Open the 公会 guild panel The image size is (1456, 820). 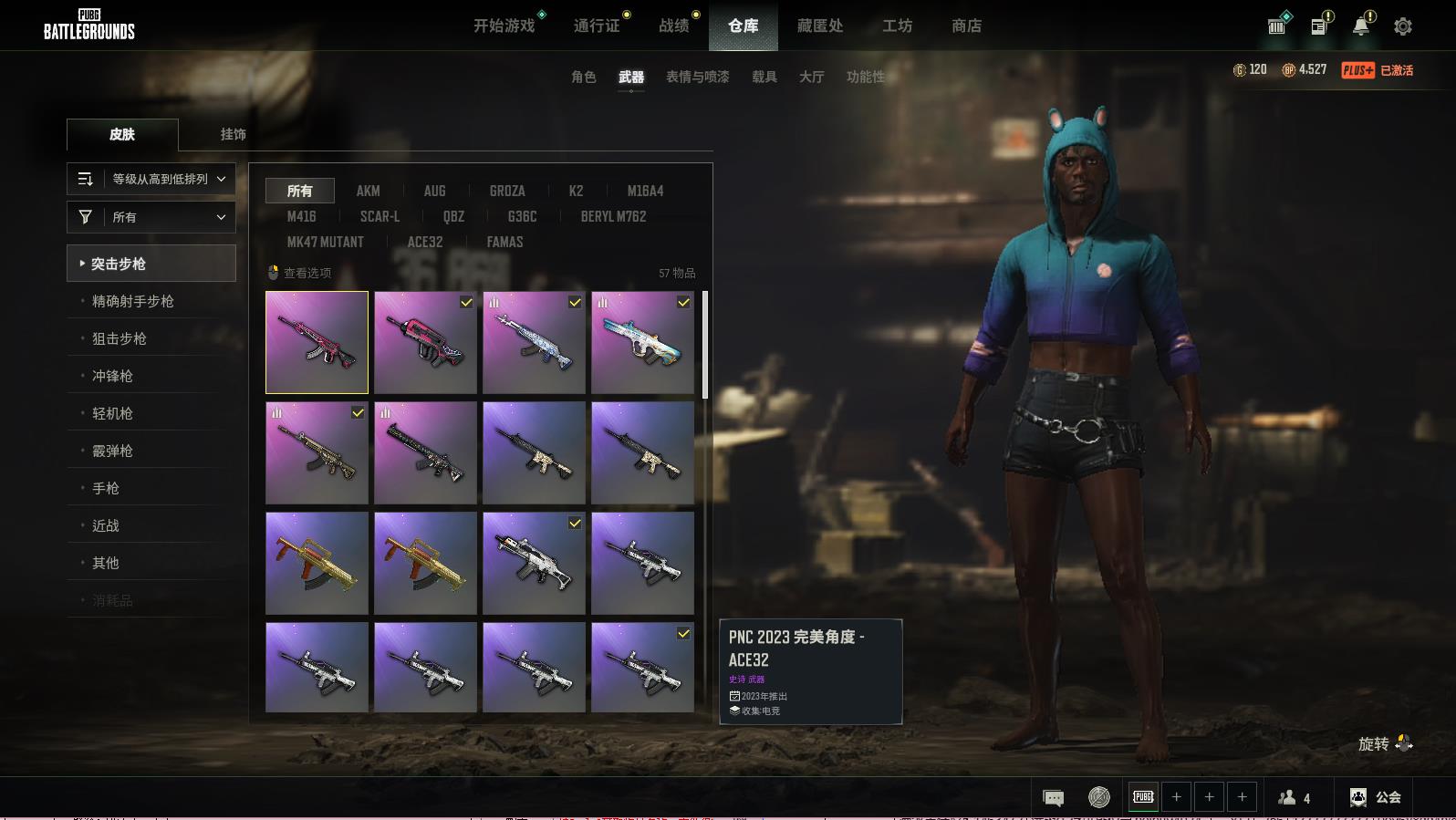(x=1376, y=797)
